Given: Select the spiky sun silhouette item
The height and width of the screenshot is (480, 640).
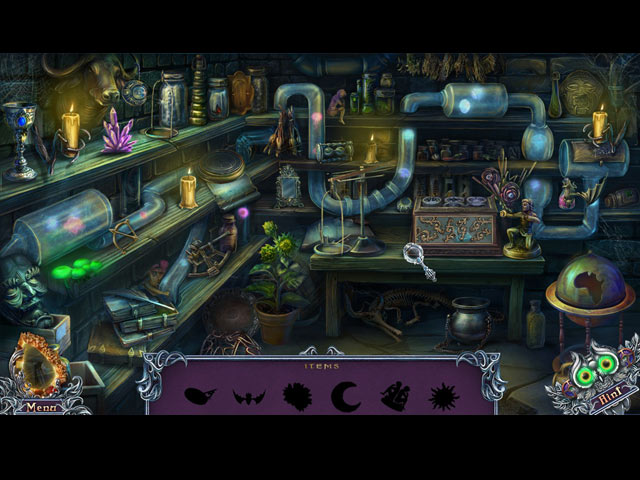Looking at the screenshot, I should [x=443, y=396].
